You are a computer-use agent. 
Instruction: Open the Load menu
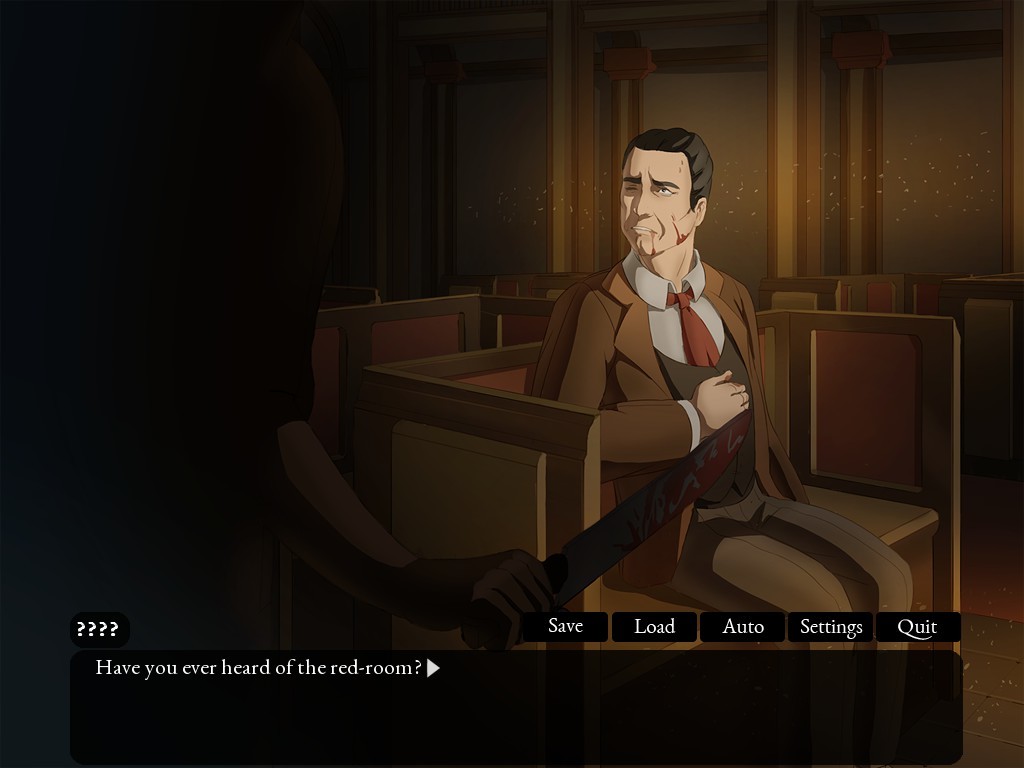[x=654, y=627]
